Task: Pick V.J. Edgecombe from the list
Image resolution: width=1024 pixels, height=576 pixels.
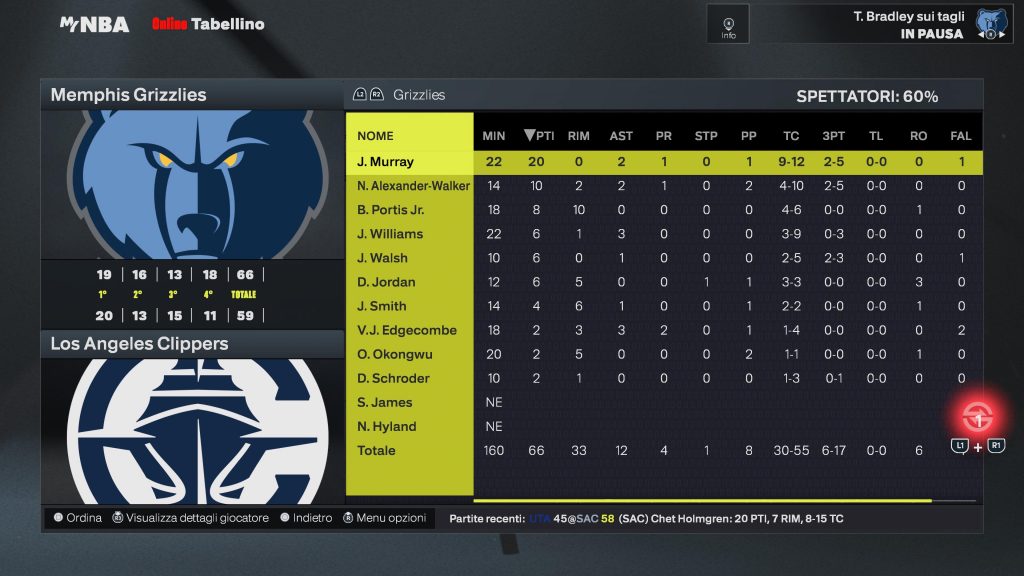Action: click(406, 330)
